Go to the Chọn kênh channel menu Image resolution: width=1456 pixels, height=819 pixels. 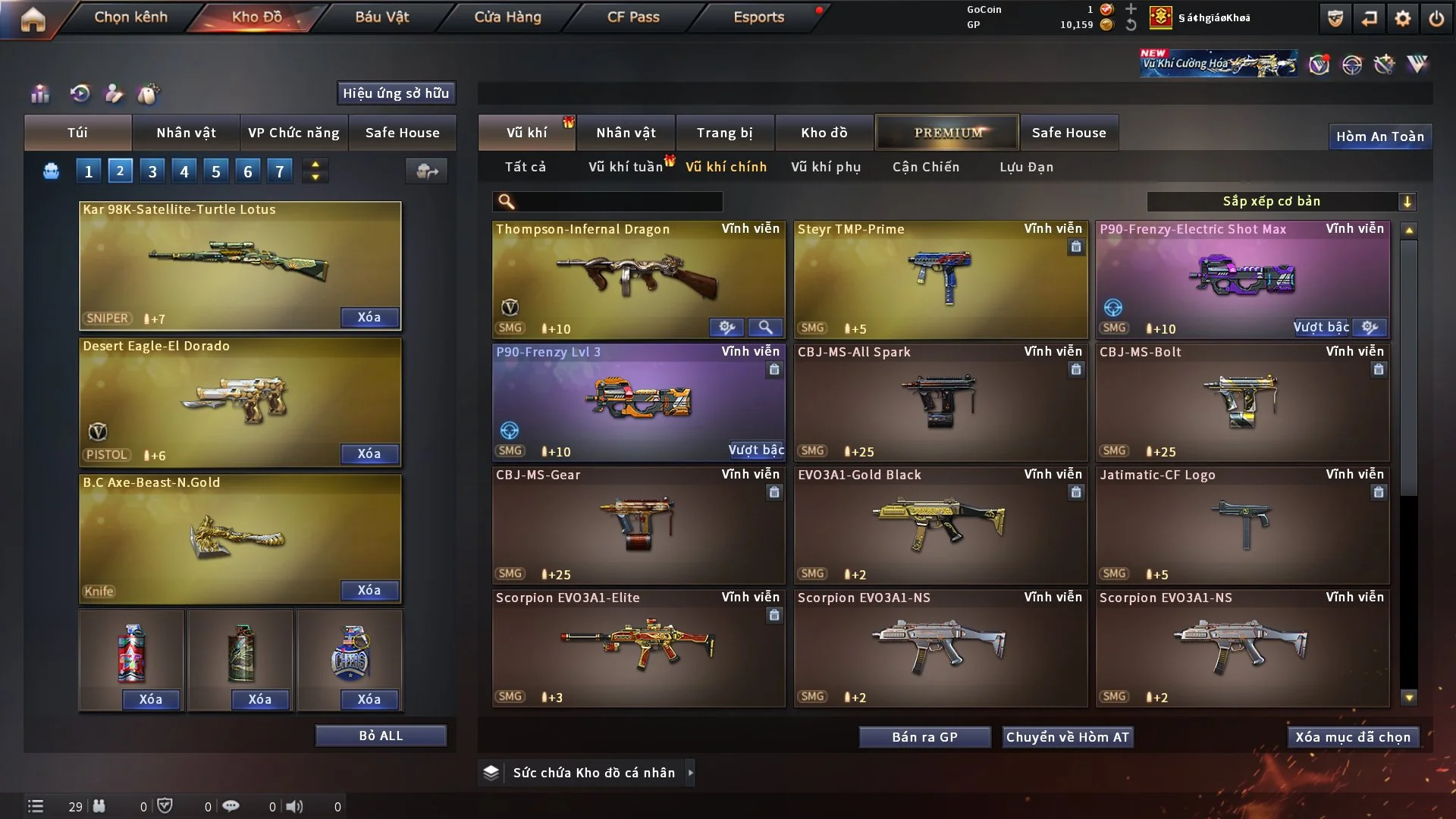pos(130,17)
